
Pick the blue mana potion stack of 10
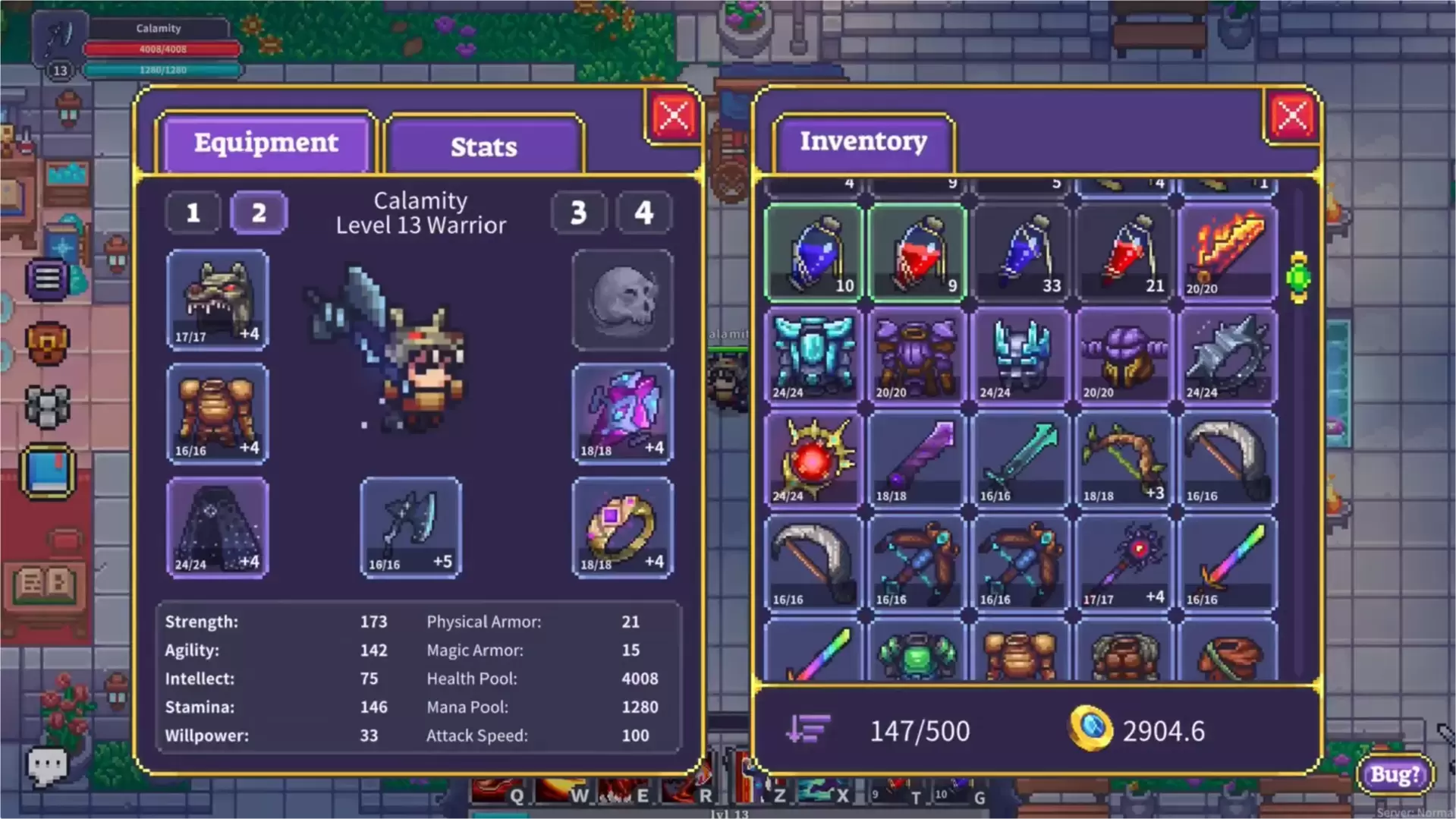(813, 254)
